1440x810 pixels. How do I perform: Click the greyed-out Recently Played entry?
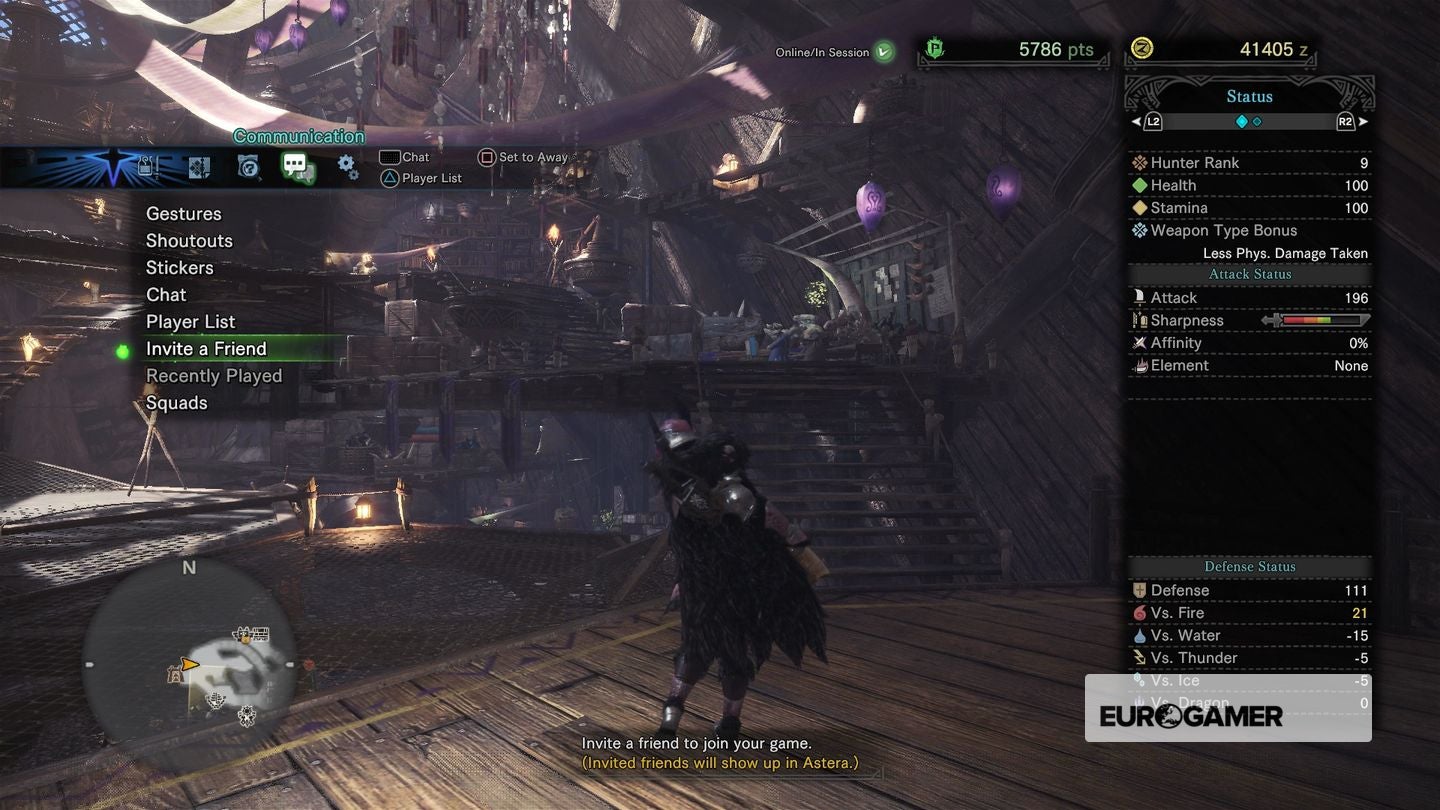[x=214, y=376]
